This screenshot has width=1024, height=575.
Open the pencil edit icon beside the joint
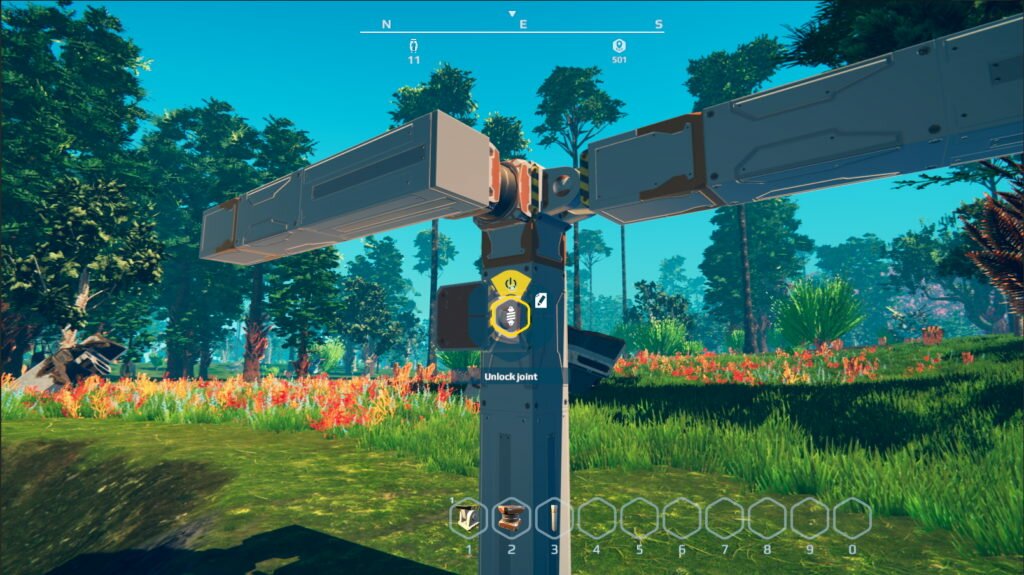[540, 299]
